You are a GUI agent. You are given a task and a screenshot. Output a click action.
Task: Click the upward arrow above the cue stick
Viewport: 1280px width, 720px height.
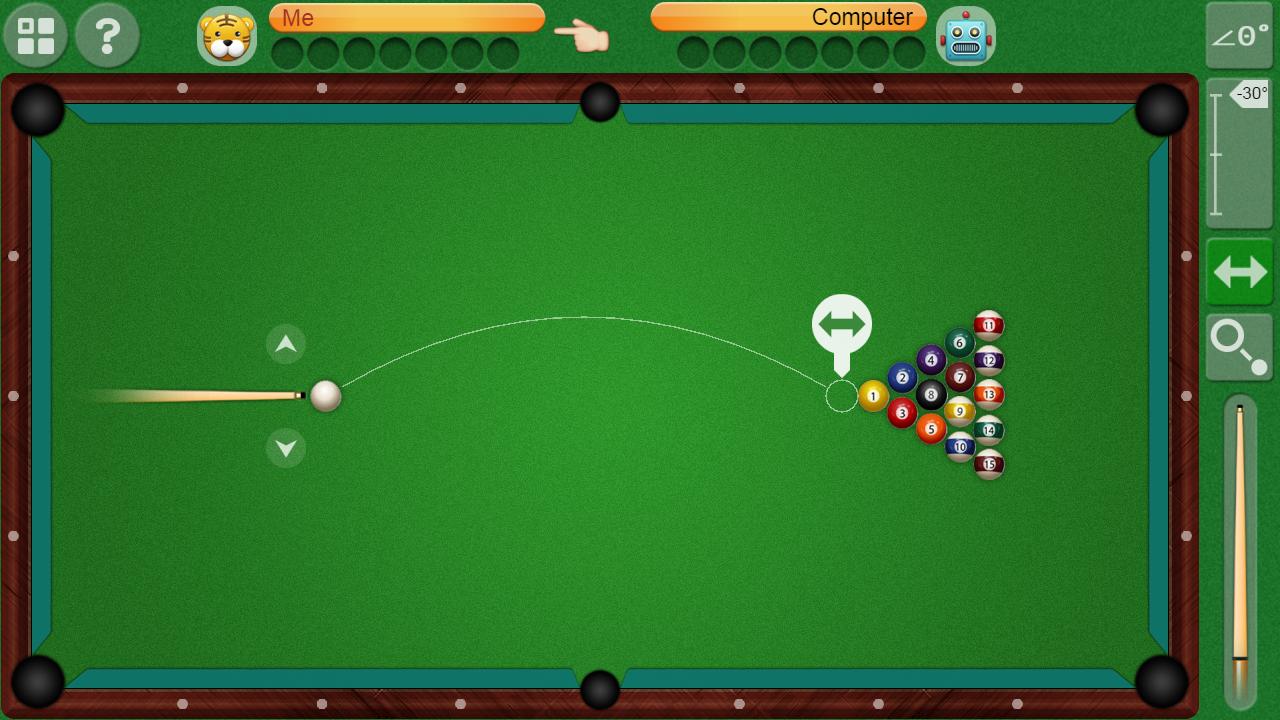coord(285,344)
